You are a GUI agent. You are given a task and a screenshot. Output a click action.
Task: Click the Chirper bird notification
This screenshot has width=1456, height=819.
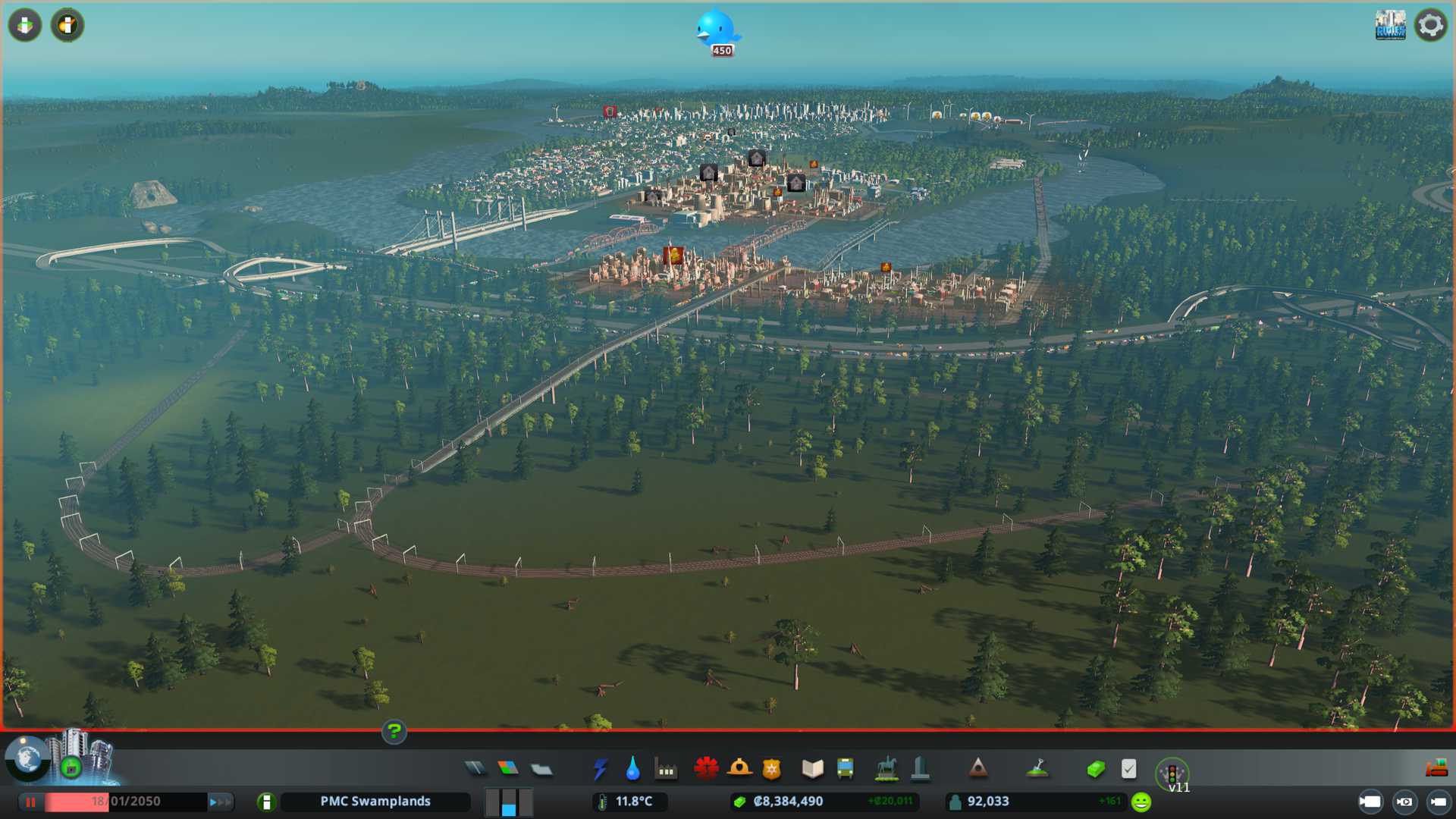point(717,30)
